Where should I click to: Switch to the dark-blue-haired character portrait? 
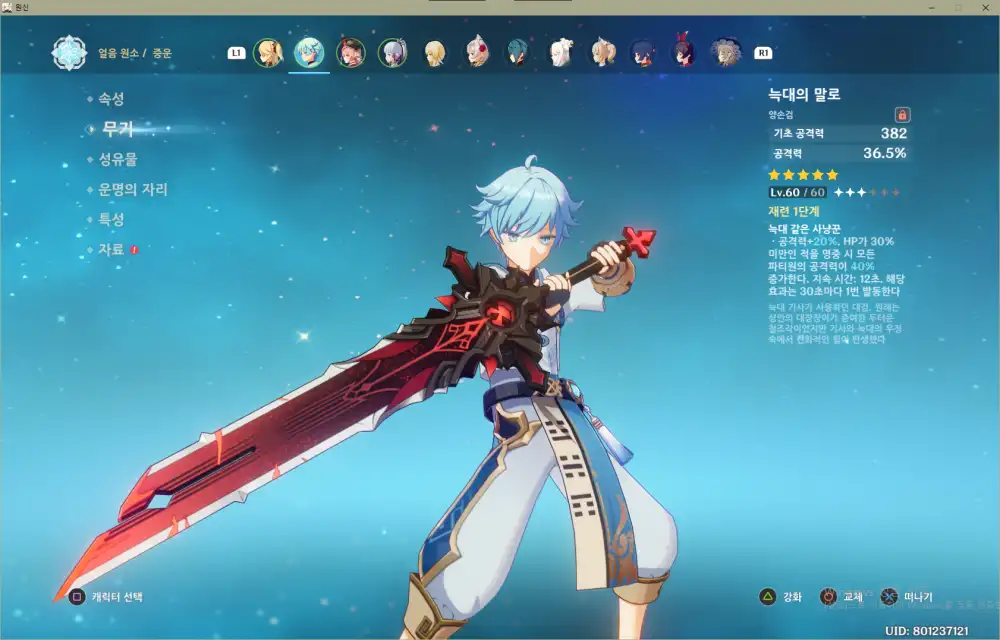point(642,52)
